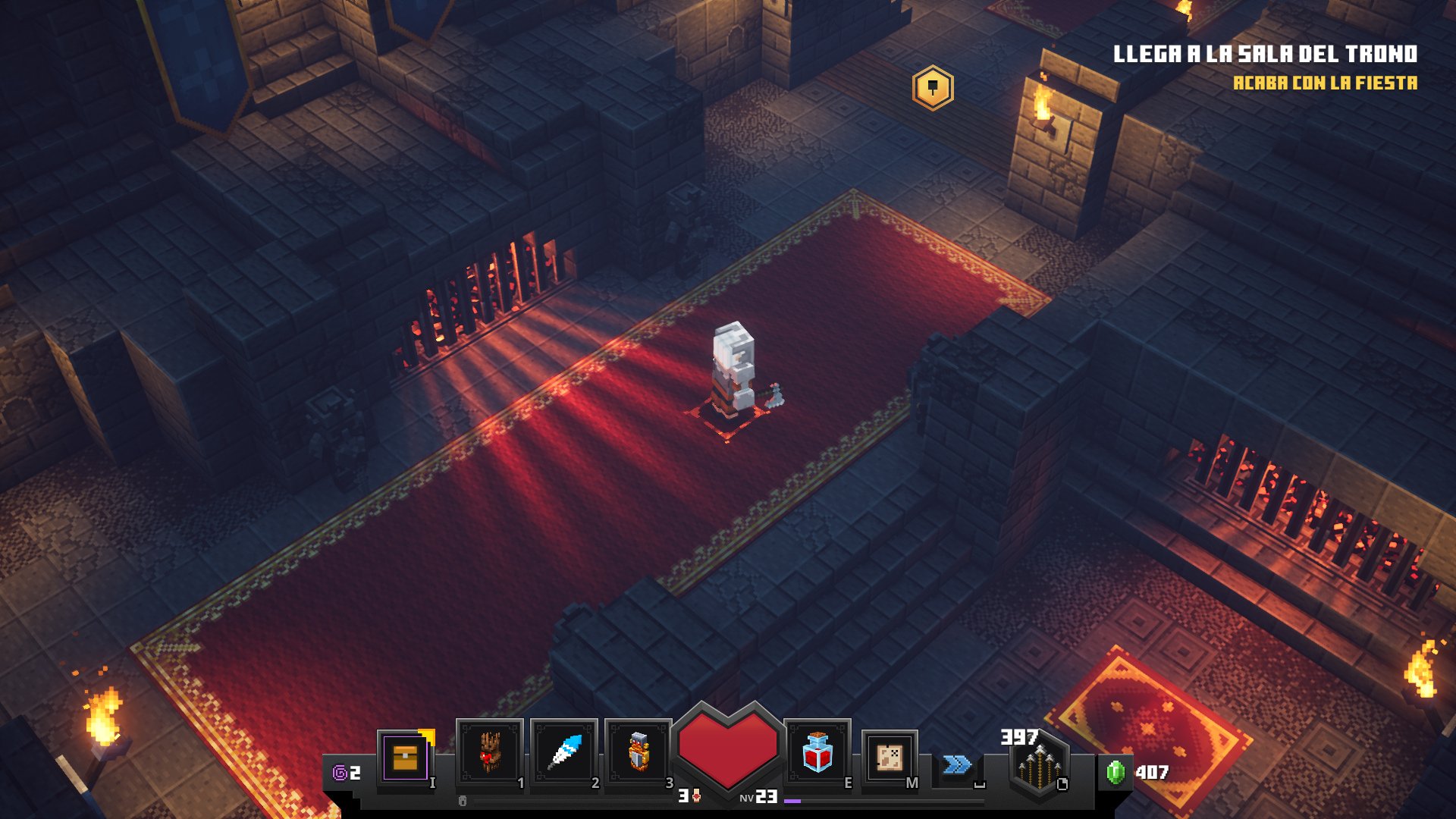Screen dimensions: 1456x819
Task: Use the iron golem artifact in slot 3
Action: pos(639,754)
